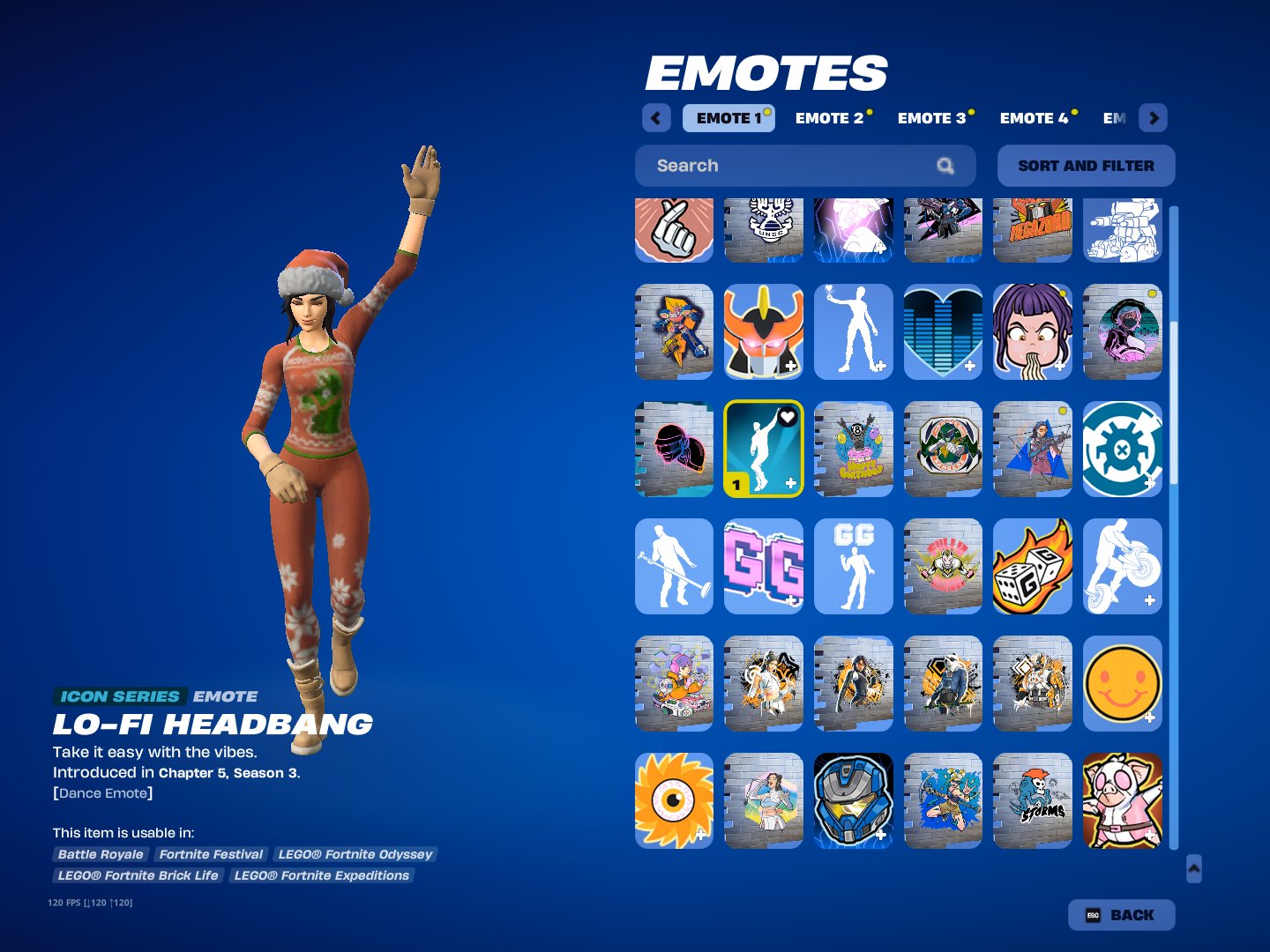Viewport: 1270px width, 952px height.
Task: Open the Sort and Filter panel
Action: (1086, 166)
